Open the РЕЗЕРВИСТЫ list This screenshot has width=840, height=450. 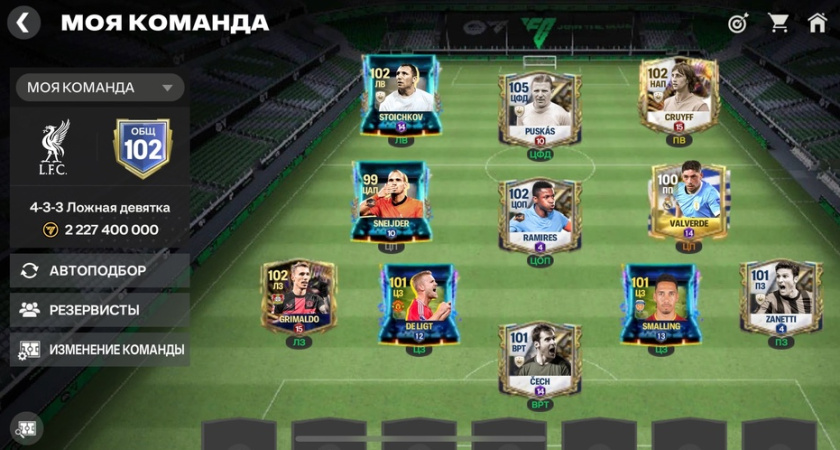tap(100, 310)
